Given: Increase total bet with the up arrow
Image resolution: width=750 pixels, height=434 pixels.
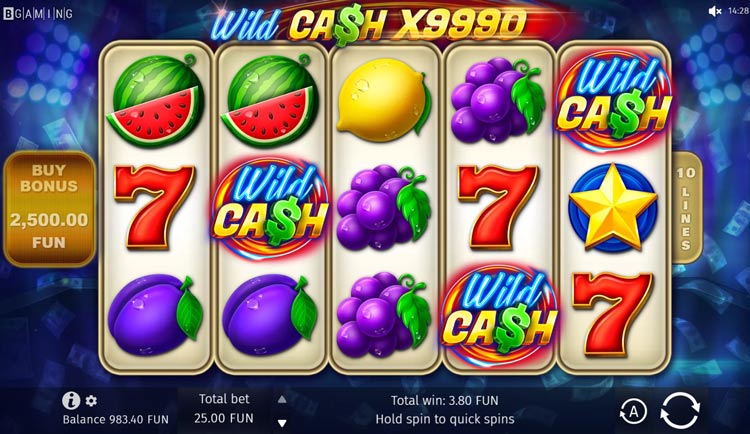Looking at the screenshot, I should 282,399.
